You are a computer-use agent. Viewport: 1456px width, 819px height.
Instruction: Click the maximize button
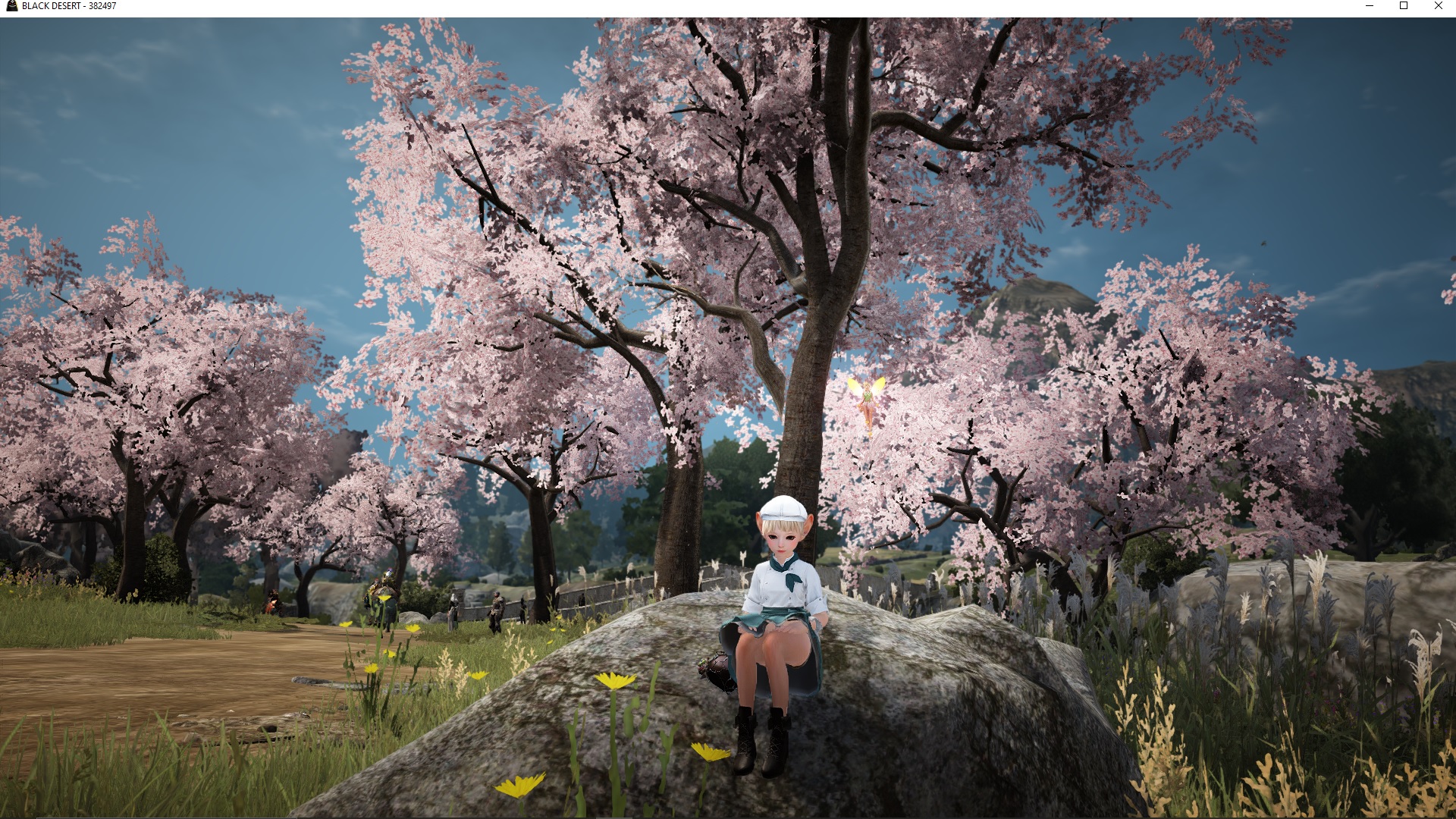tap(1404, 6)
